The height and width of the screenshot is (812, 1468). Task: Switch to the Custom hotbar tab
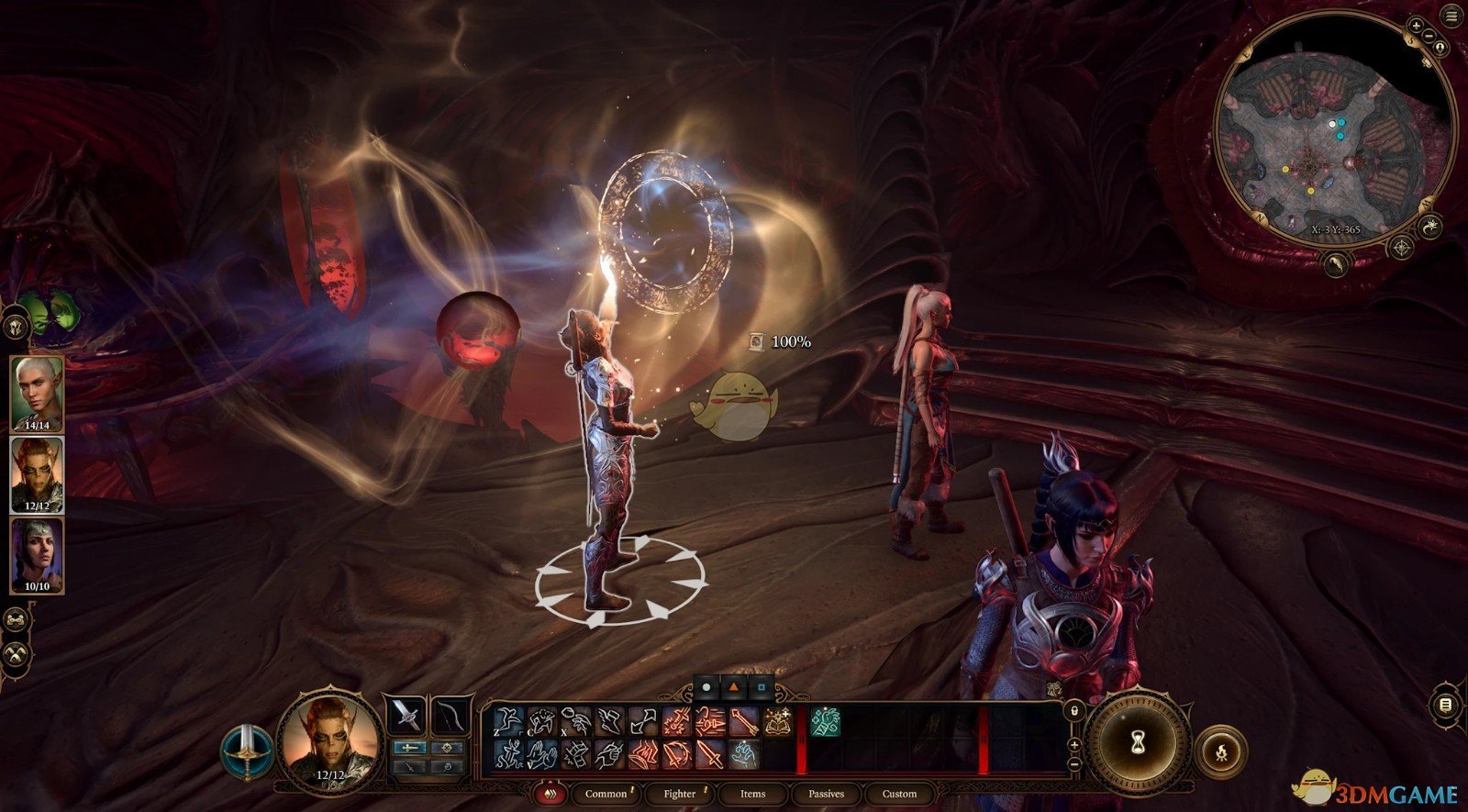pyautogui.click(x=899, y=794)
